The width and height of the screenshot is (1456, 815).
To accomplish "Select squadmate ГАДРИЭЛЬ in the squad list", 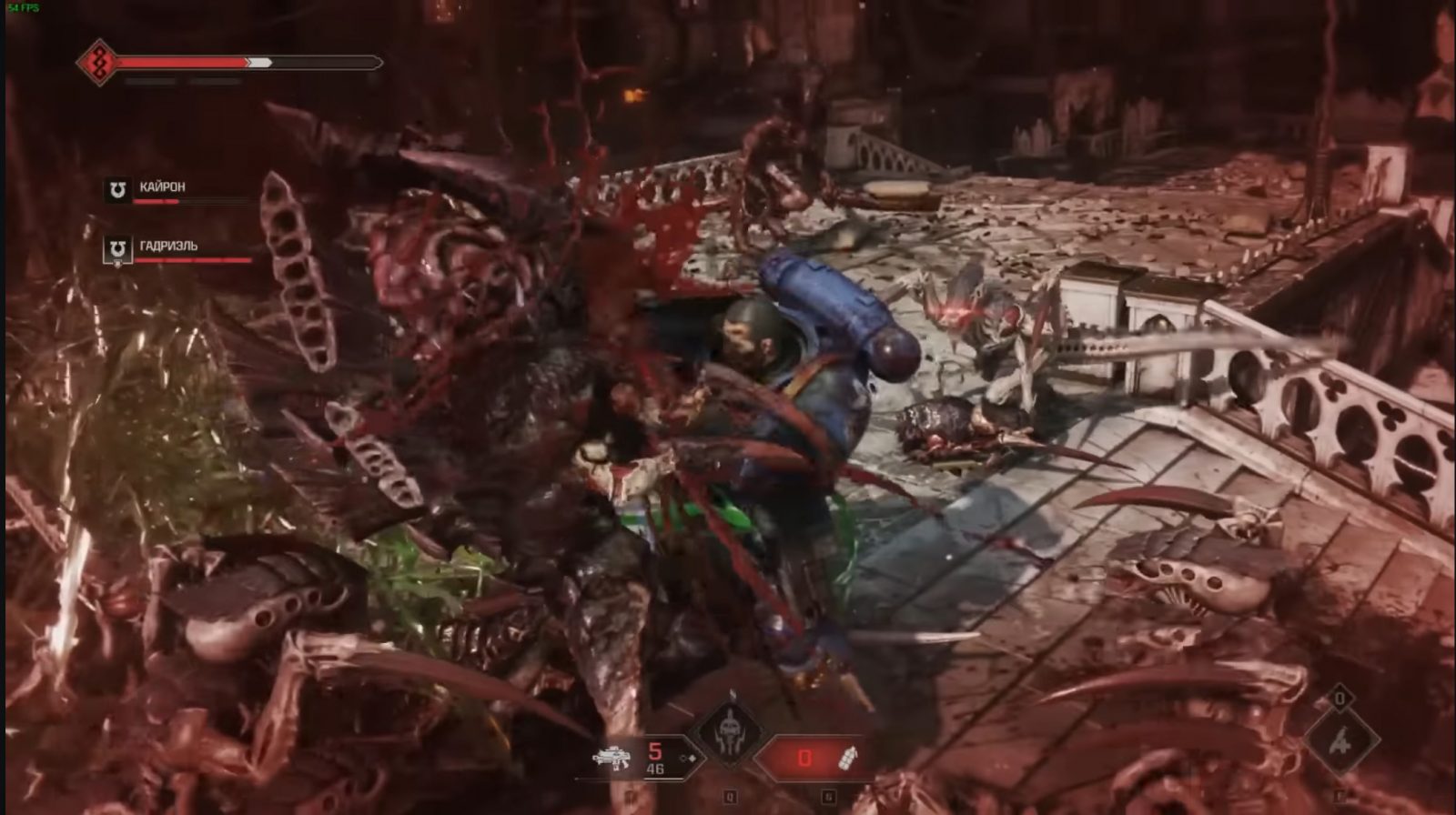I will pyautogui.click(x=167, y=247).
